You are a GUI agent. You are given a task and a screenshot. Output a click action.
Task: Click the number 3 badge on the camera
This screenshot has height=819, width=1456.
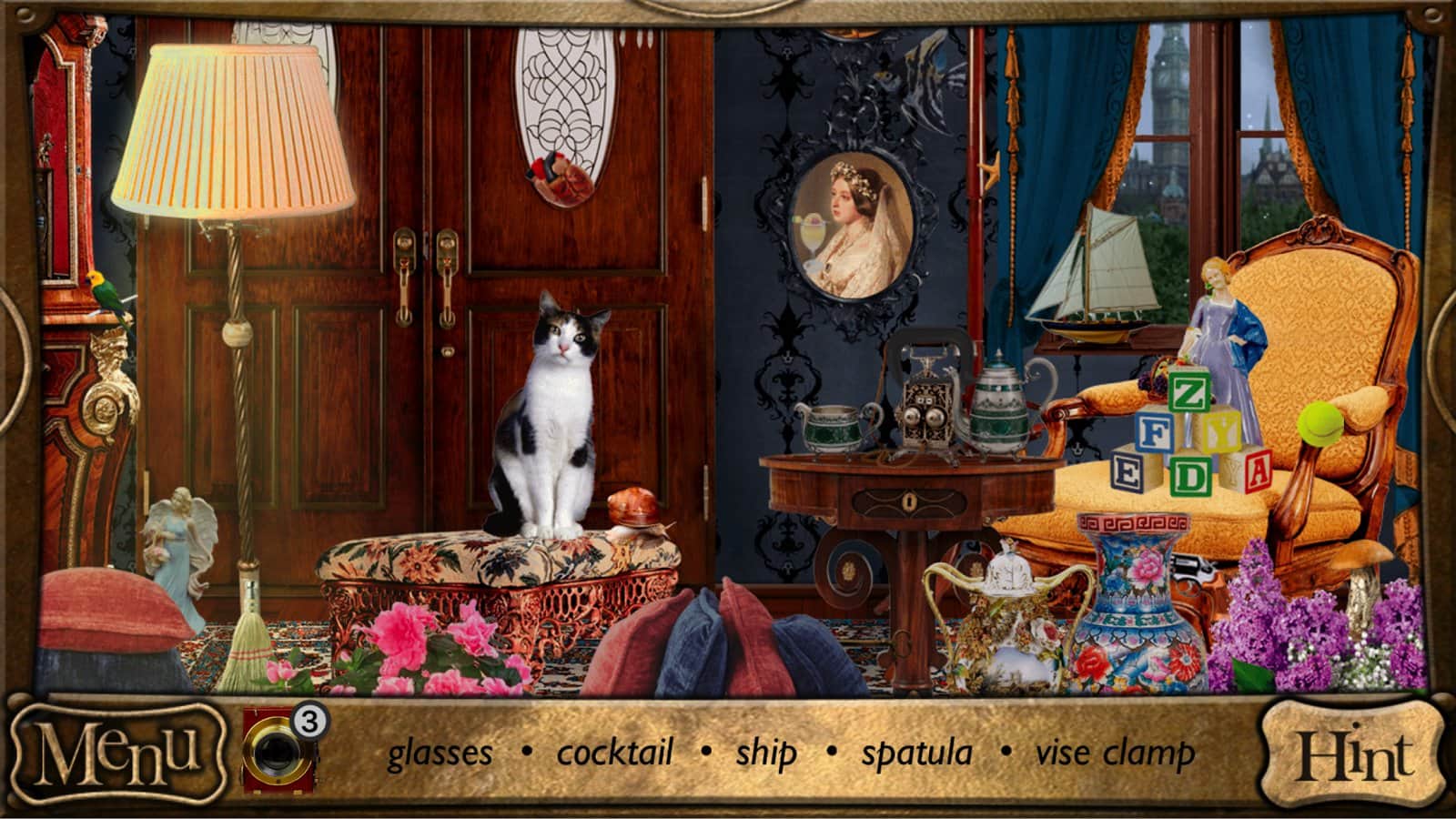(310, 723)
